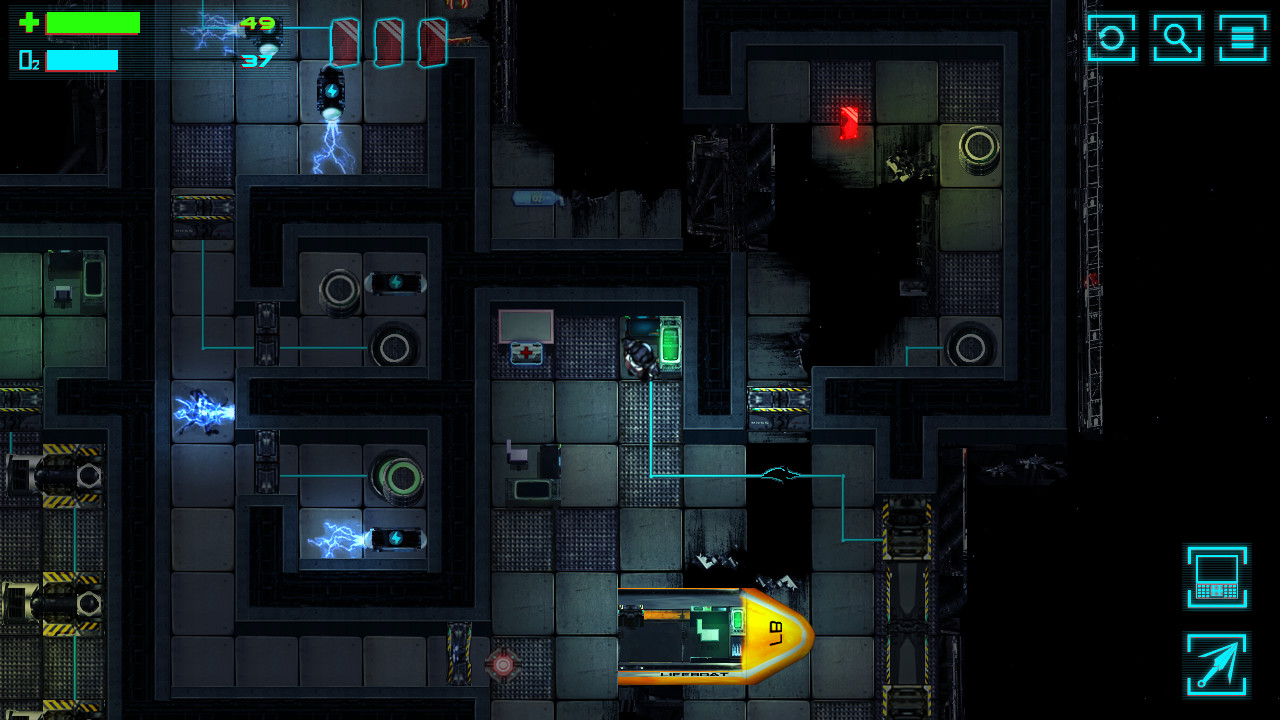Image resolution: width=1280 pixels, height=720 pixels.
Task: Select the magnifier examine tool
Action: [x=1177, y=37]
